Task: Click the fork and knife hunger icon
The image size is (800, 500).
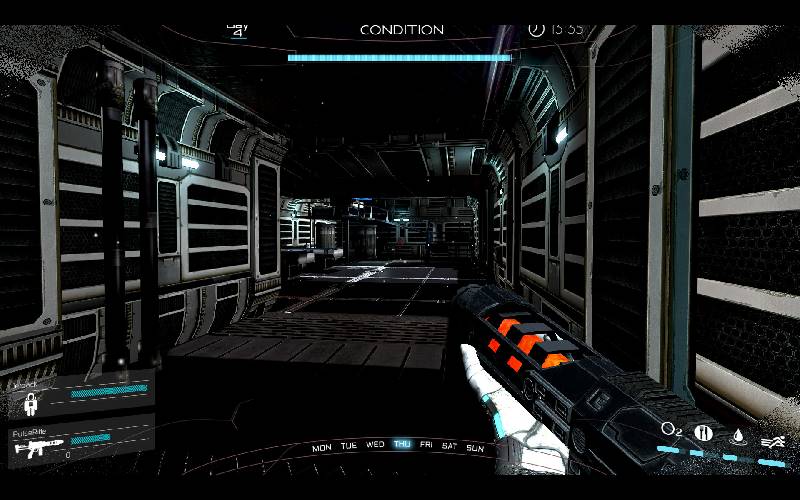Action: 704,432
